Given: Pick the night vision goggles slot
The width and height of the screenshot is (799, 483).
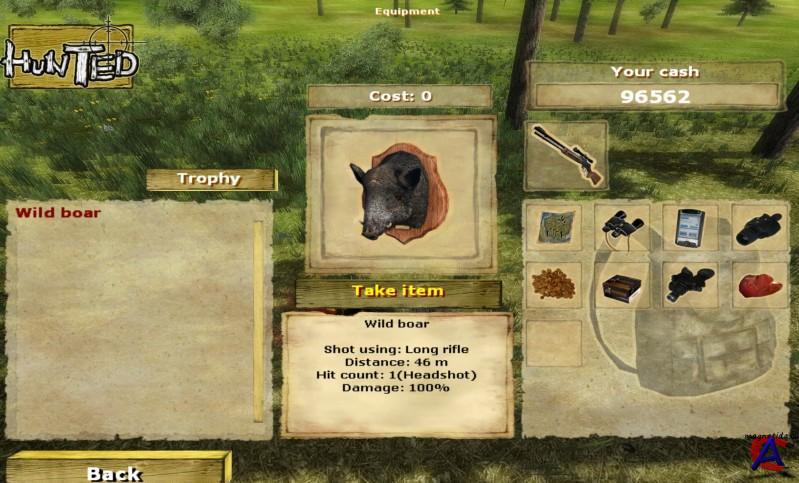Looking at the screenshot, I should point(690,285).
